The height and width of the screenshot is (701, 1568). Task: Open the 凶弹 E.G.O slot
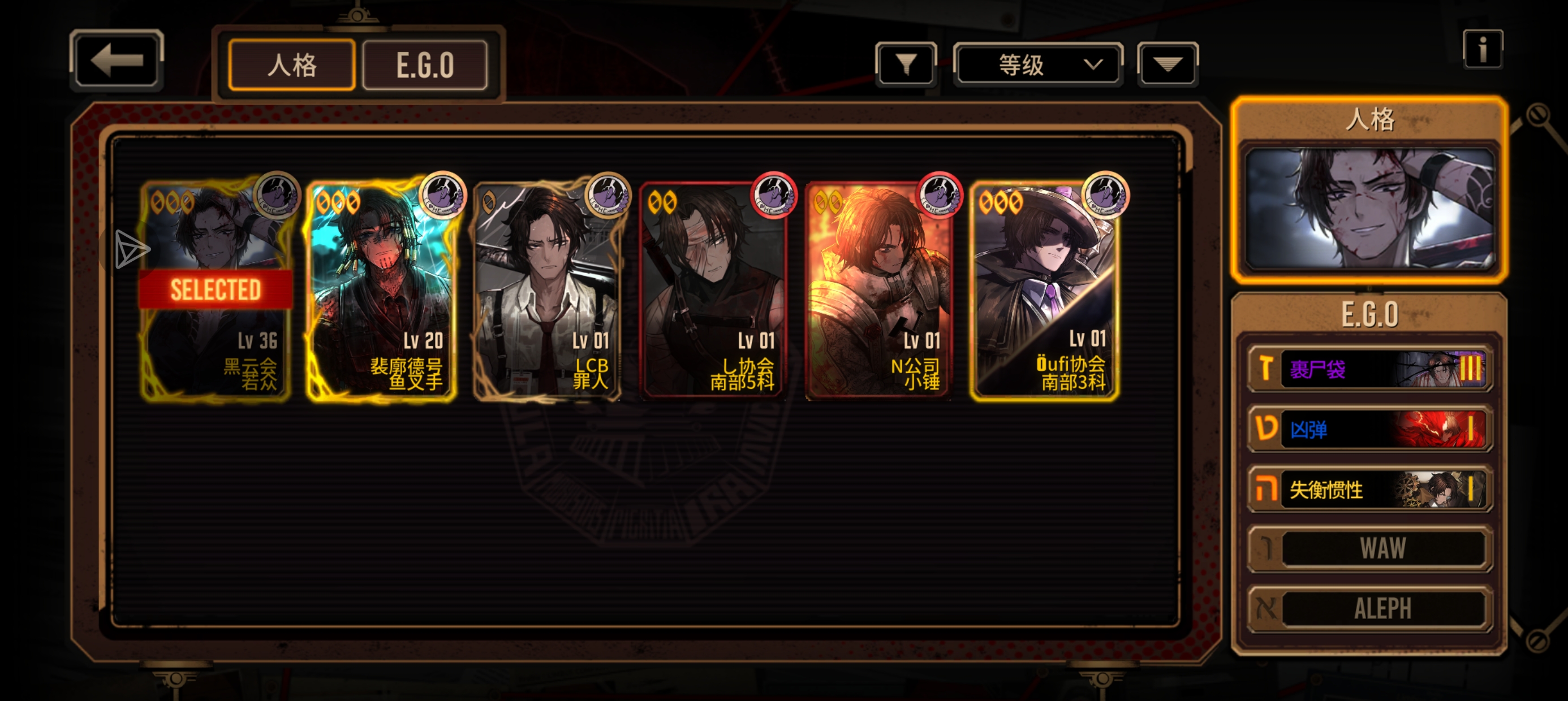pyautogui.click(x=1369, y=429)
